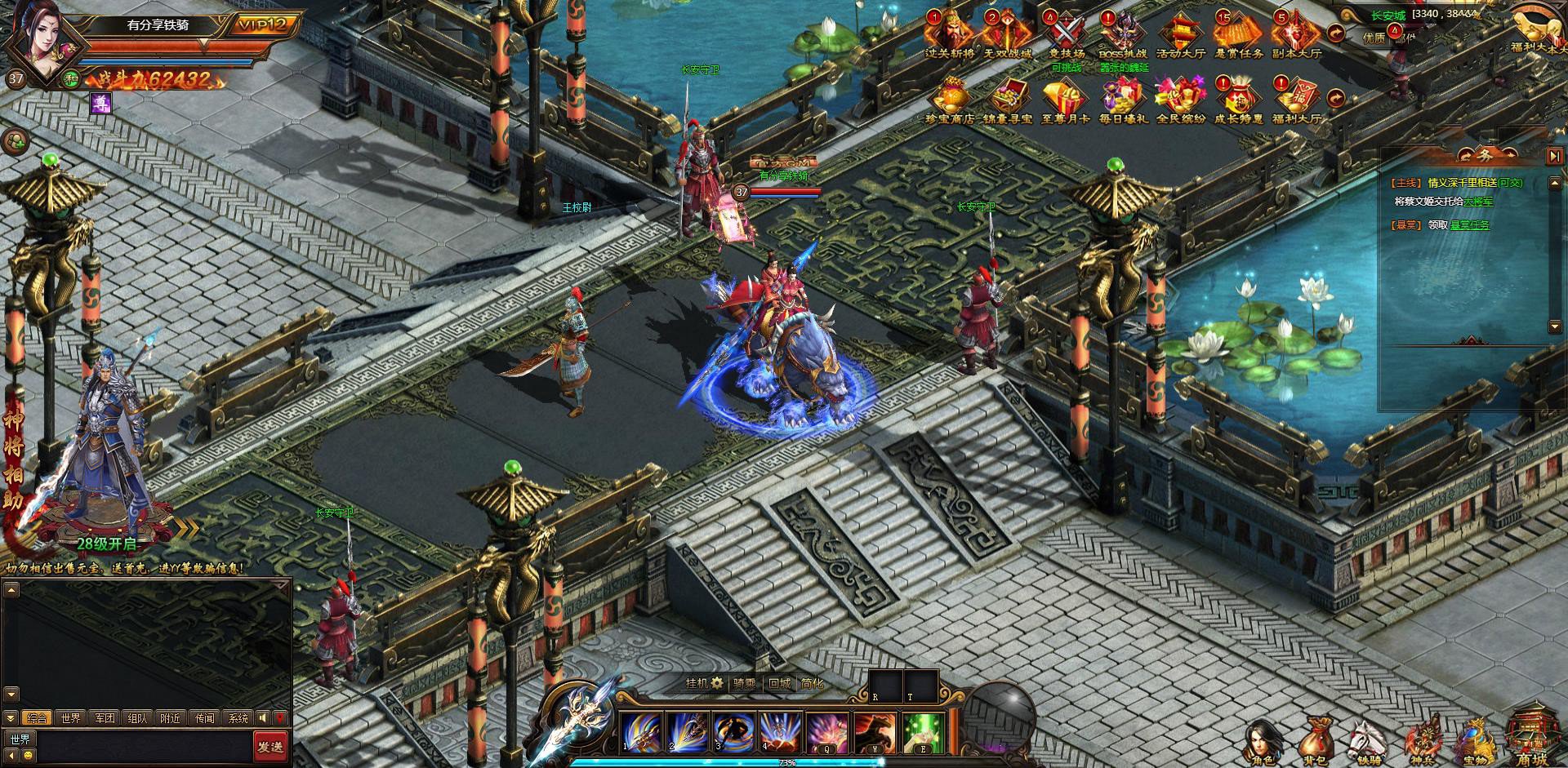Screen dimensions: 1568x768
Task: Switch to the 军团 chat tab
Action: (105, 718)
